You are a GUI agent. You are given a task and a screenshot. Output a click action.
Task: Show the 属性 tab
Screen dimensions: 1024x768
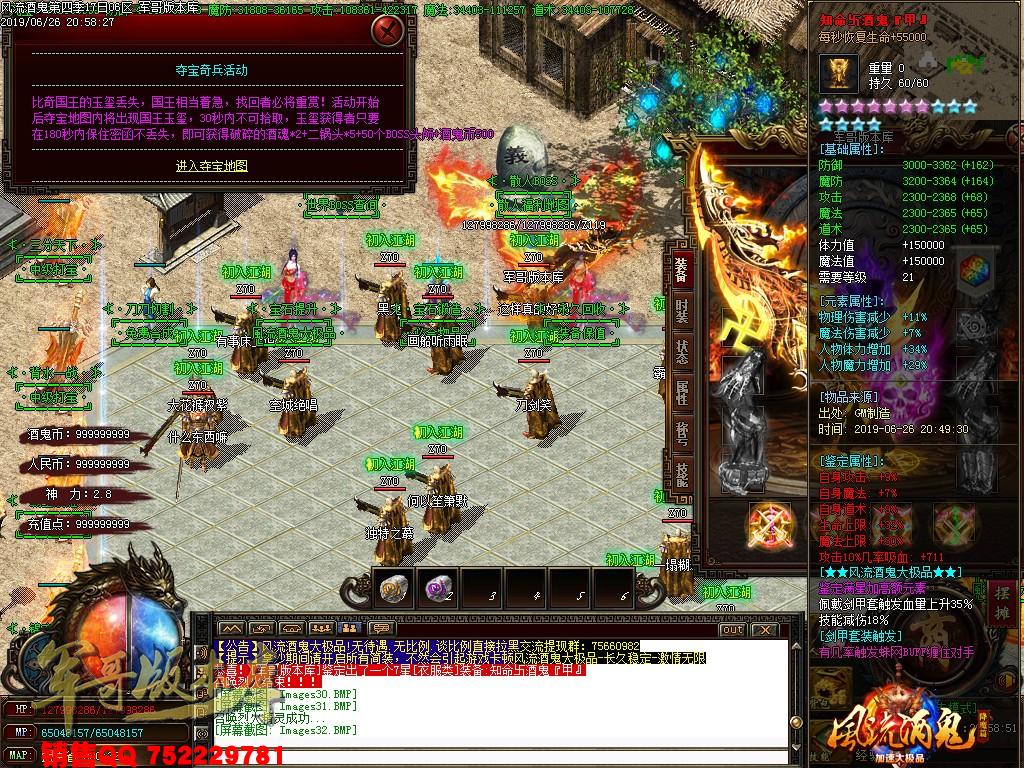pyautogui.click(x=682, y=391)
